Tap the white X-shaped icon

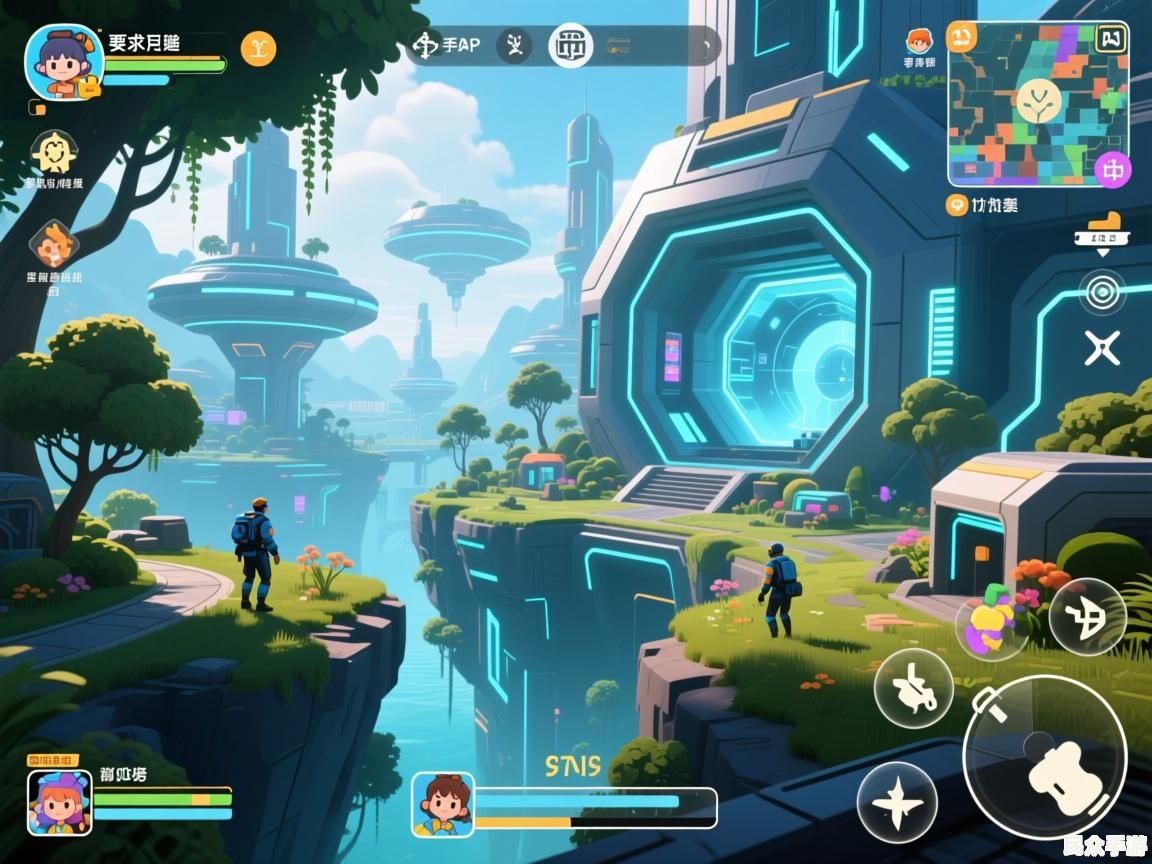(1102, 348)
